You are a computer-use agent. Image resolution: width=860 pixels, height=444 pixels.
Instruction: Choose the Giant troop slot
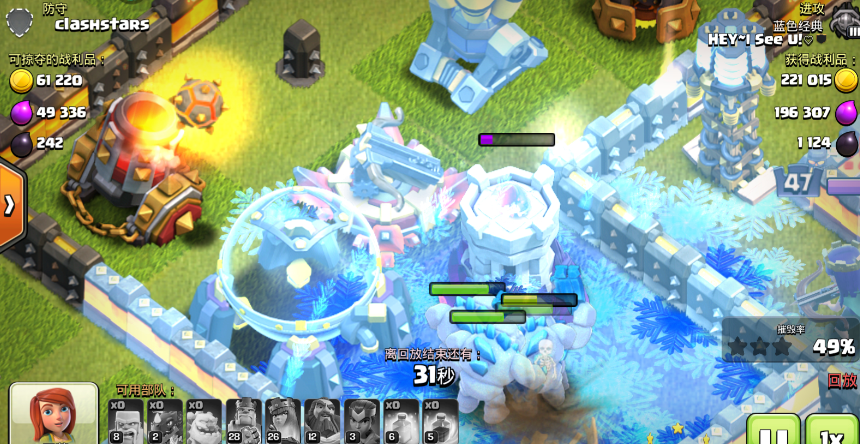click(126, 421)
